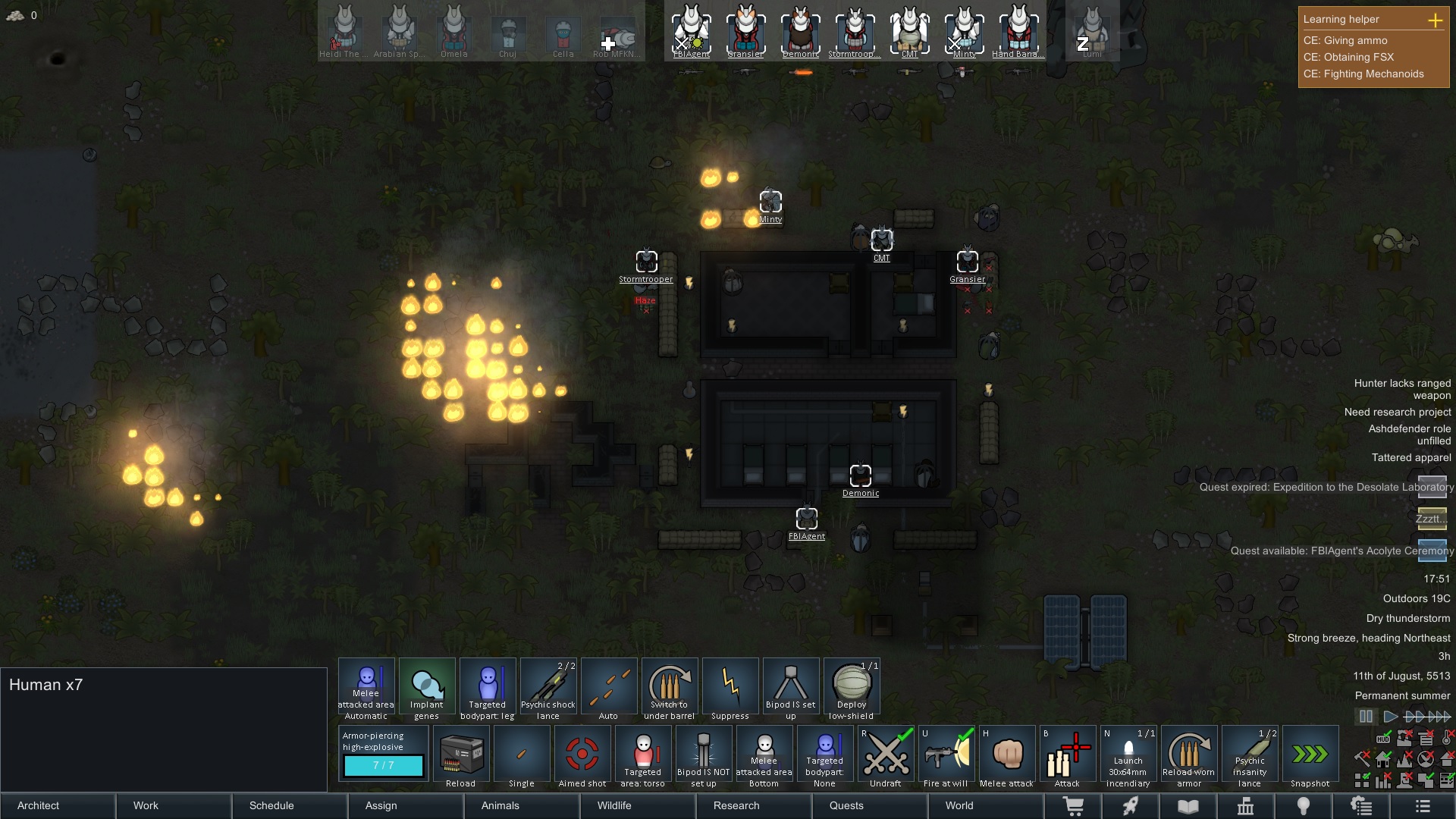Screen dimensions: 1456x819
Task: Open the Architect menu
Action: coord(38,806)
